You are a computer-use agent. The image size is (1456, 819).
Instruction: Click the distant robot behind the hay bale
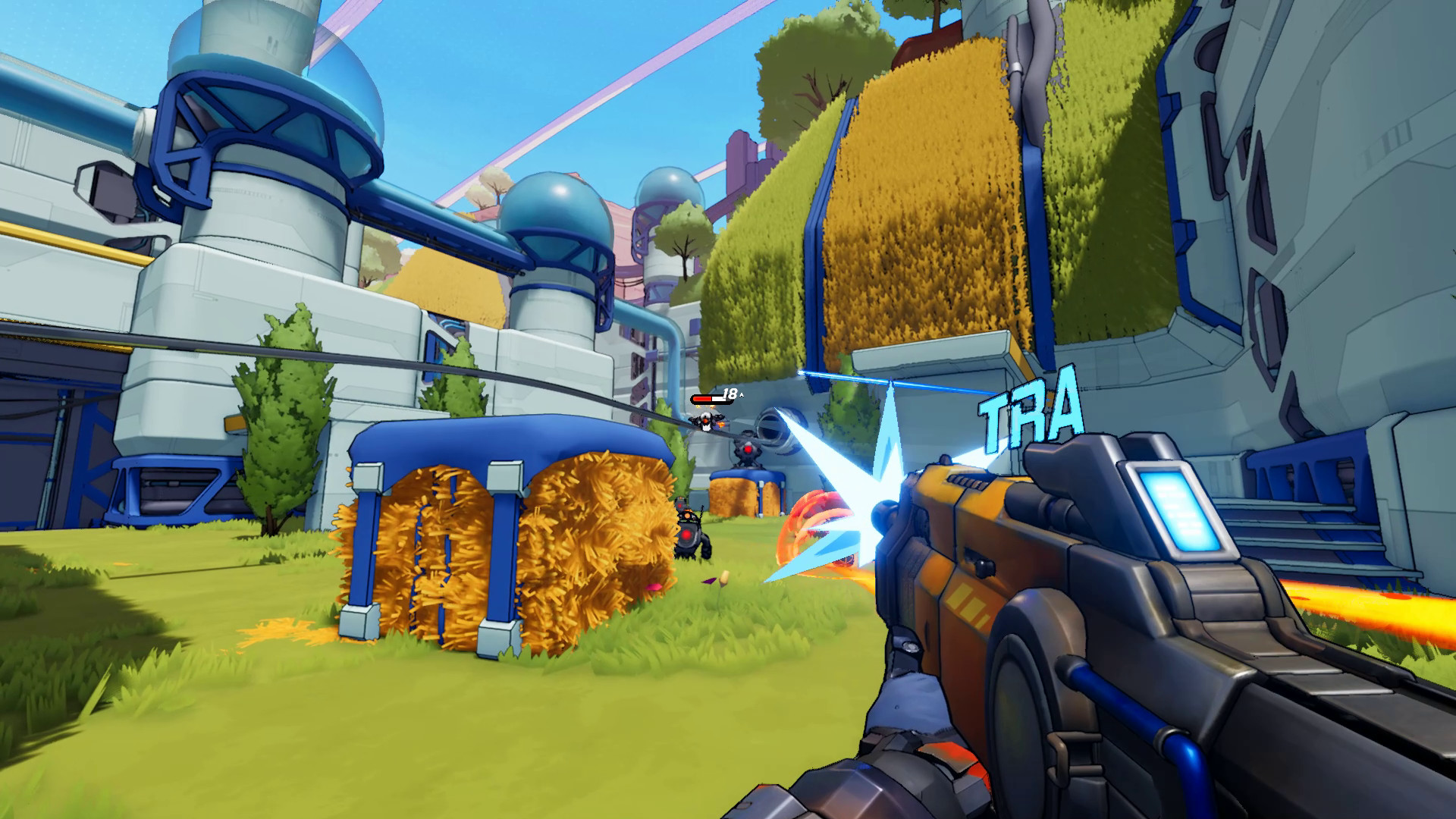[x=690, y=531]
